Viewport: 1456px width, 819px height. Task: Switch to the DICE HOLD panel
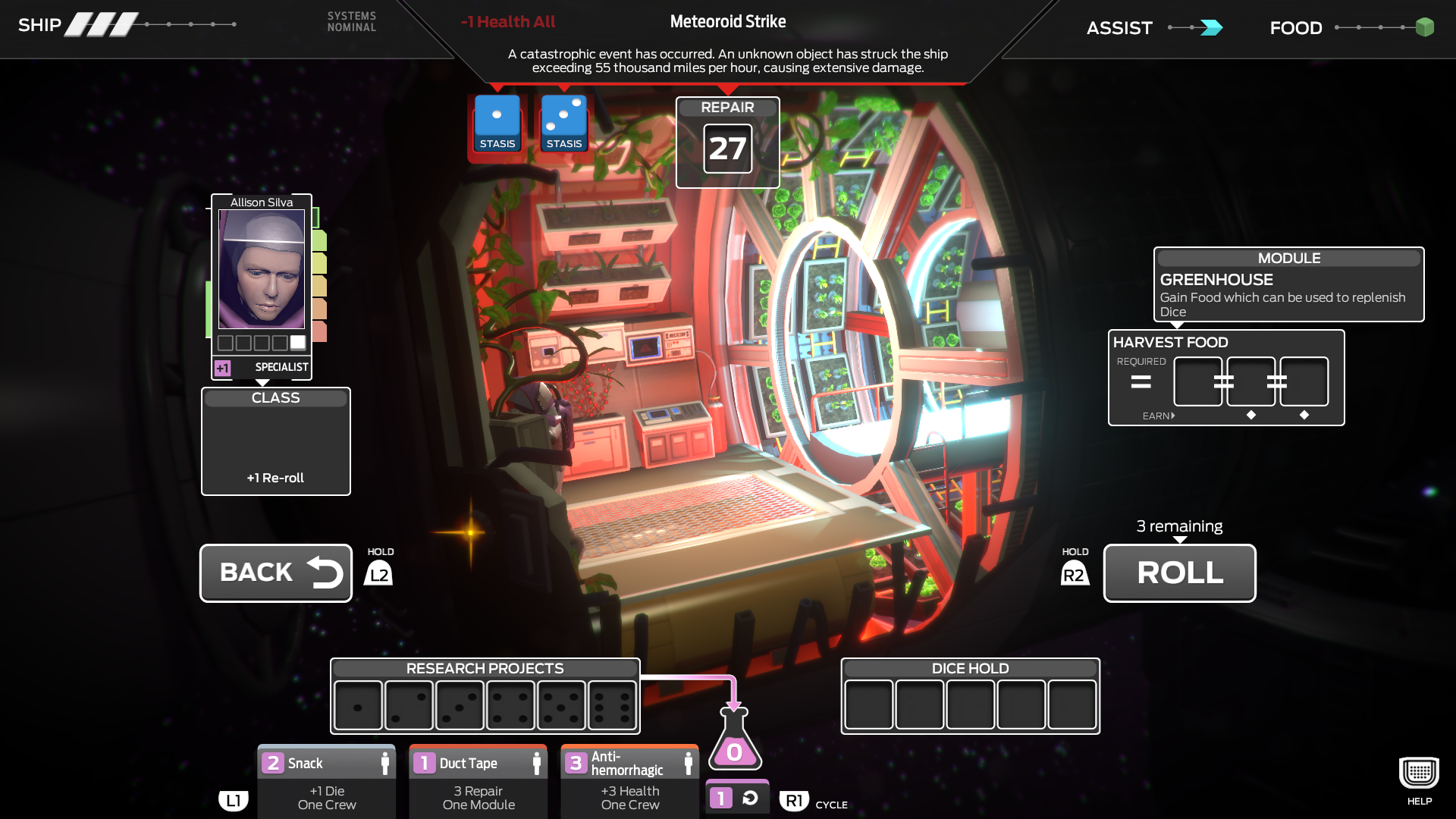(970, 668)
